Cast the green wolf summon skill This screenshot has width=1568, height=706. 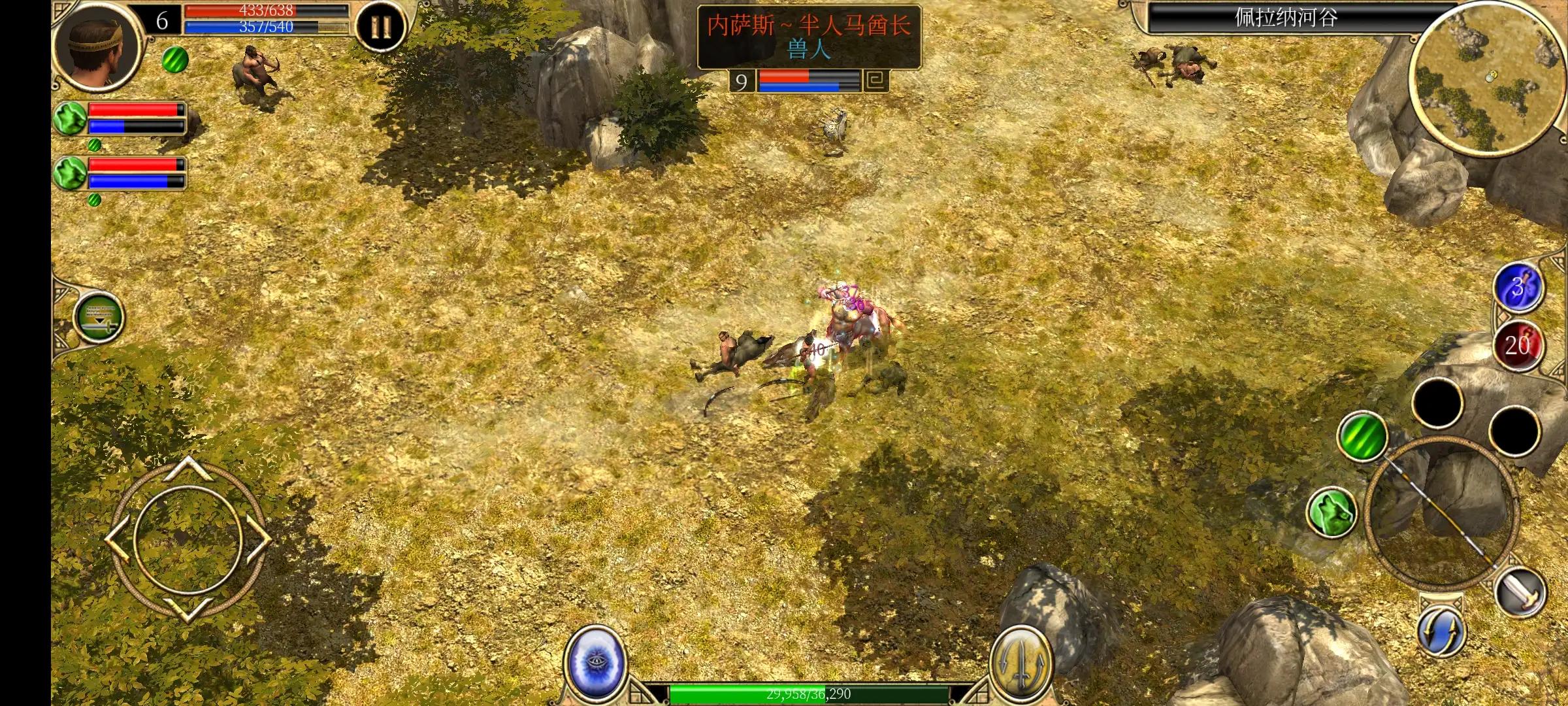pyautogui.click(x=1332, y=513)
